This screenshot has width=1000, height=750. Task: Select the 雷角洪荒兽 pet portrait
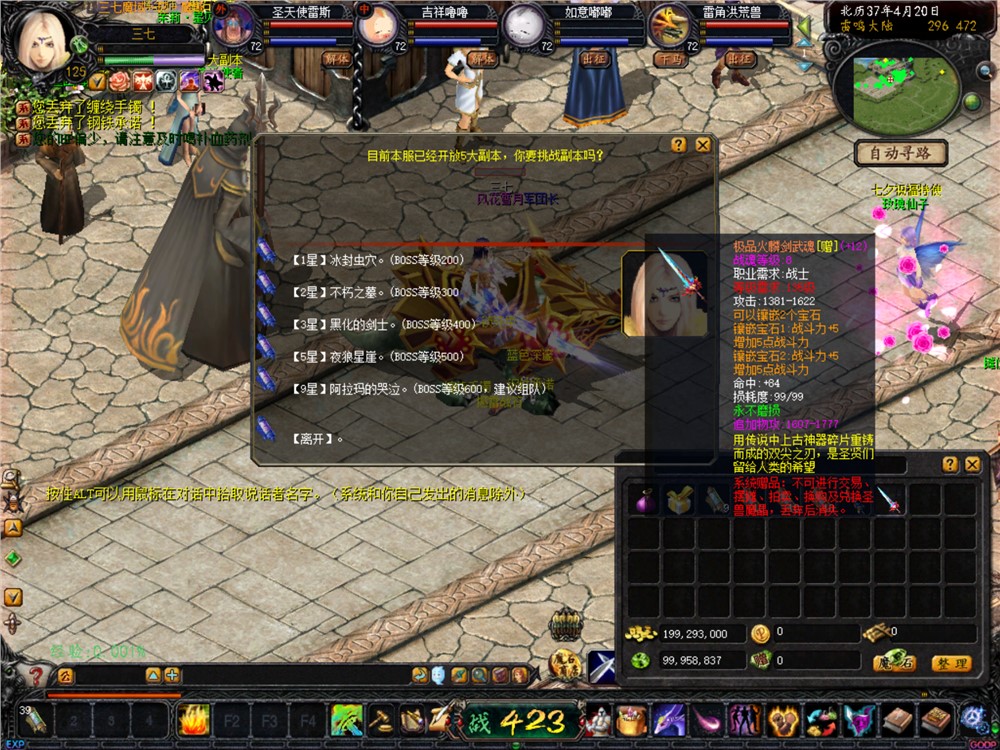pos(670,25)
